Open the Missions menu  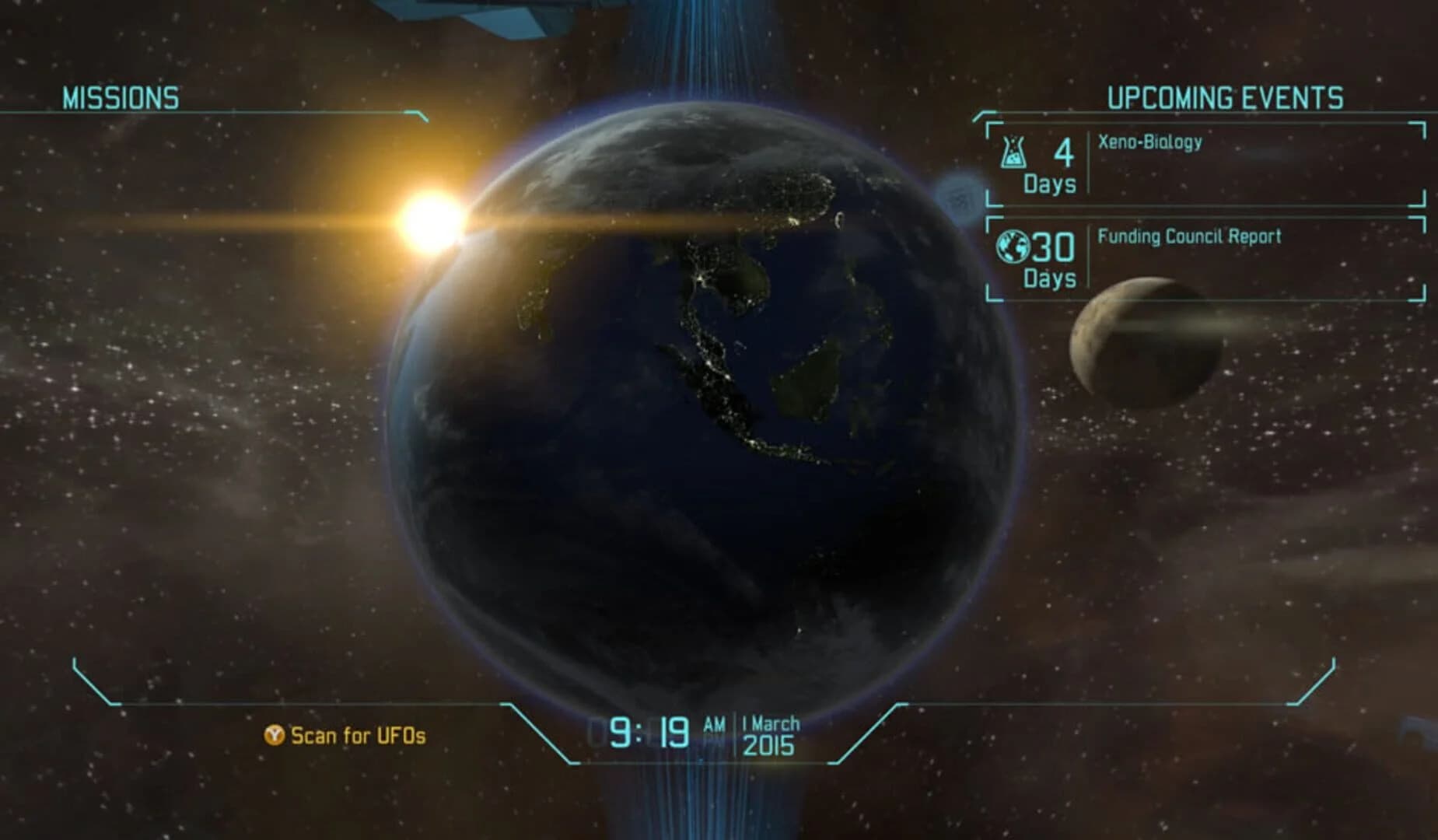(x=121, y=96)
